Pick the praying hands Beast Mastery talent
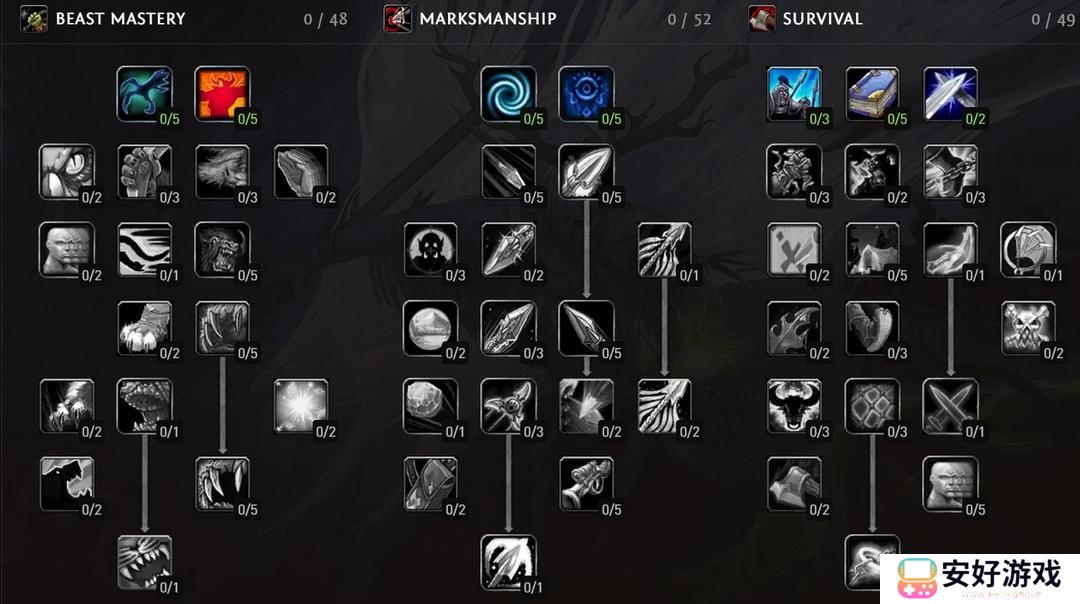1080x604 pixels. click(x=300, y=172)
